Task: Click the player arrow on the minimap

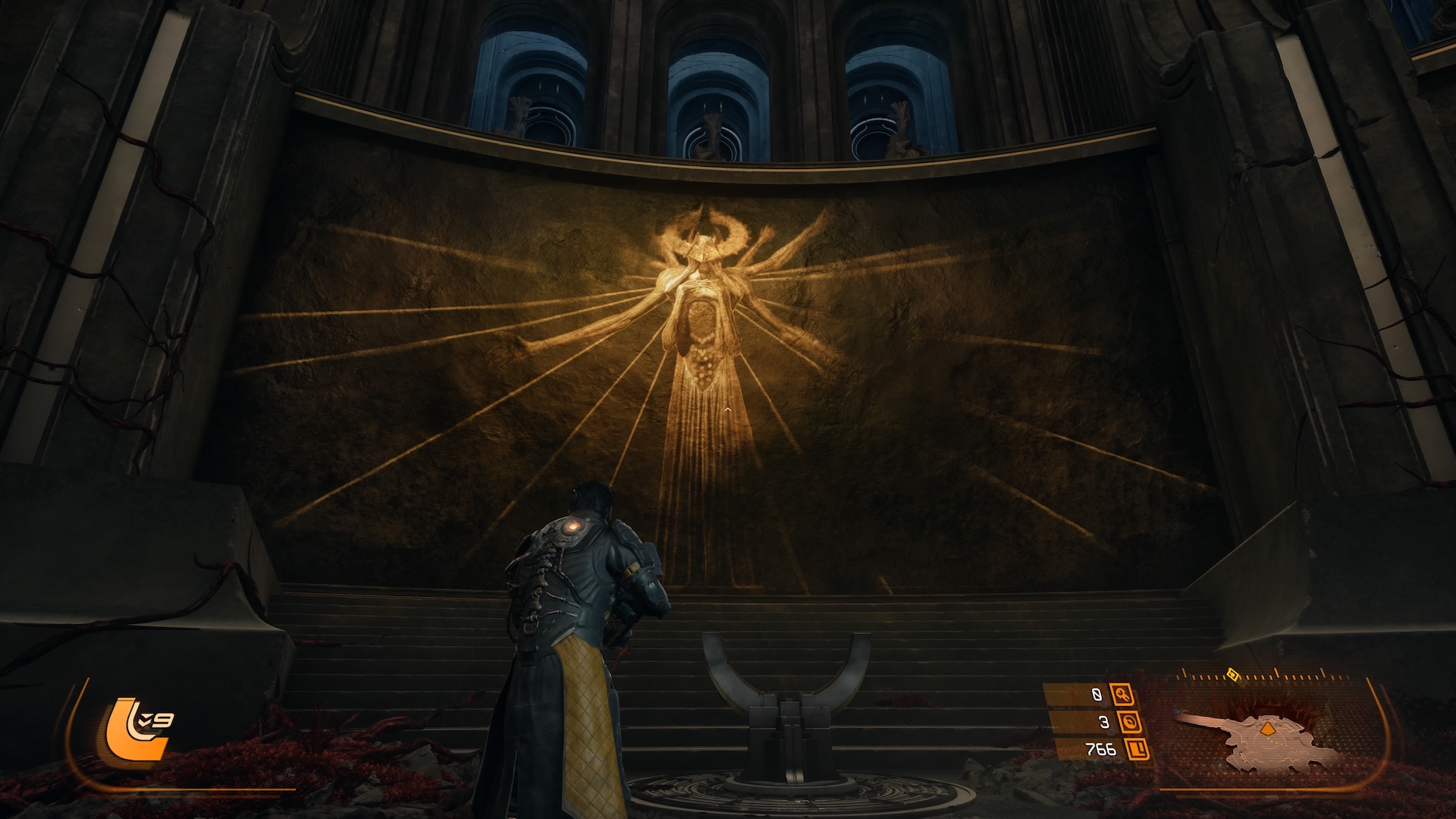Action: click(1266, 730)
